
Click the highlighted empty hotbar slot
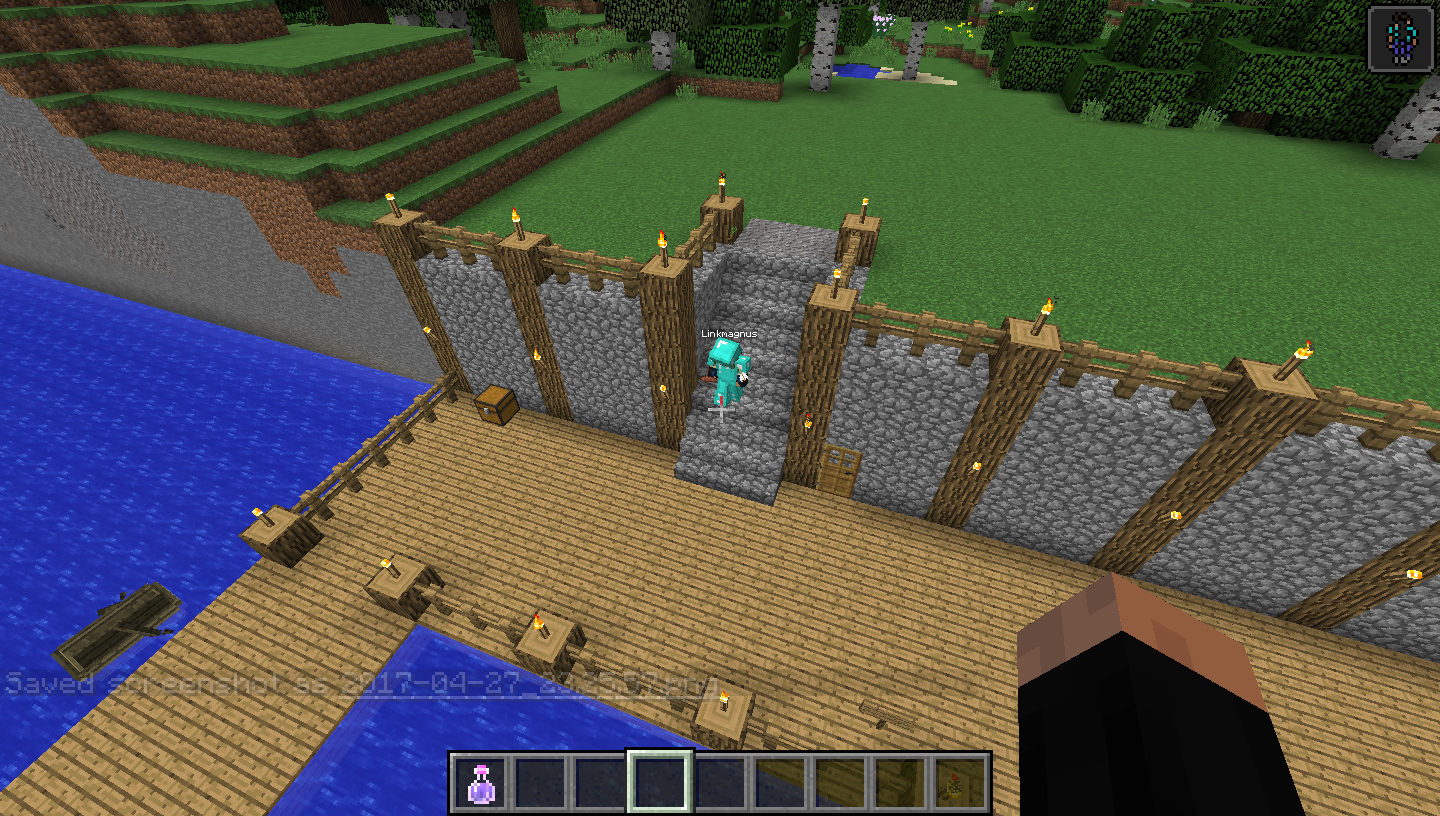click(660, 782)
